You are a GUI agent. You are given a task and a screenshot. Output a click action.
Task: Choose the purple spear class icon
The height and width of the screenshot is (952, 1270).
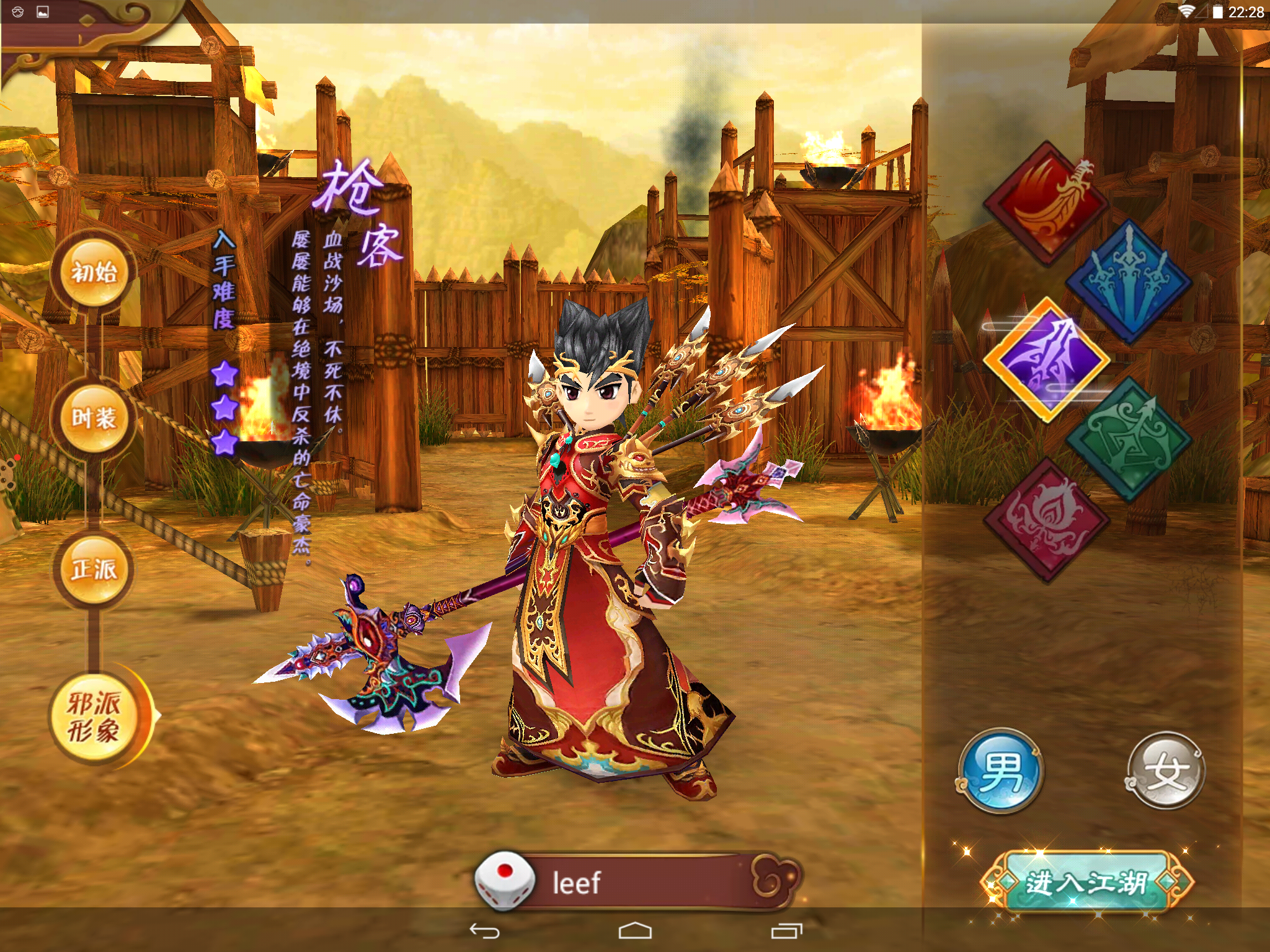click(1047, 361)
